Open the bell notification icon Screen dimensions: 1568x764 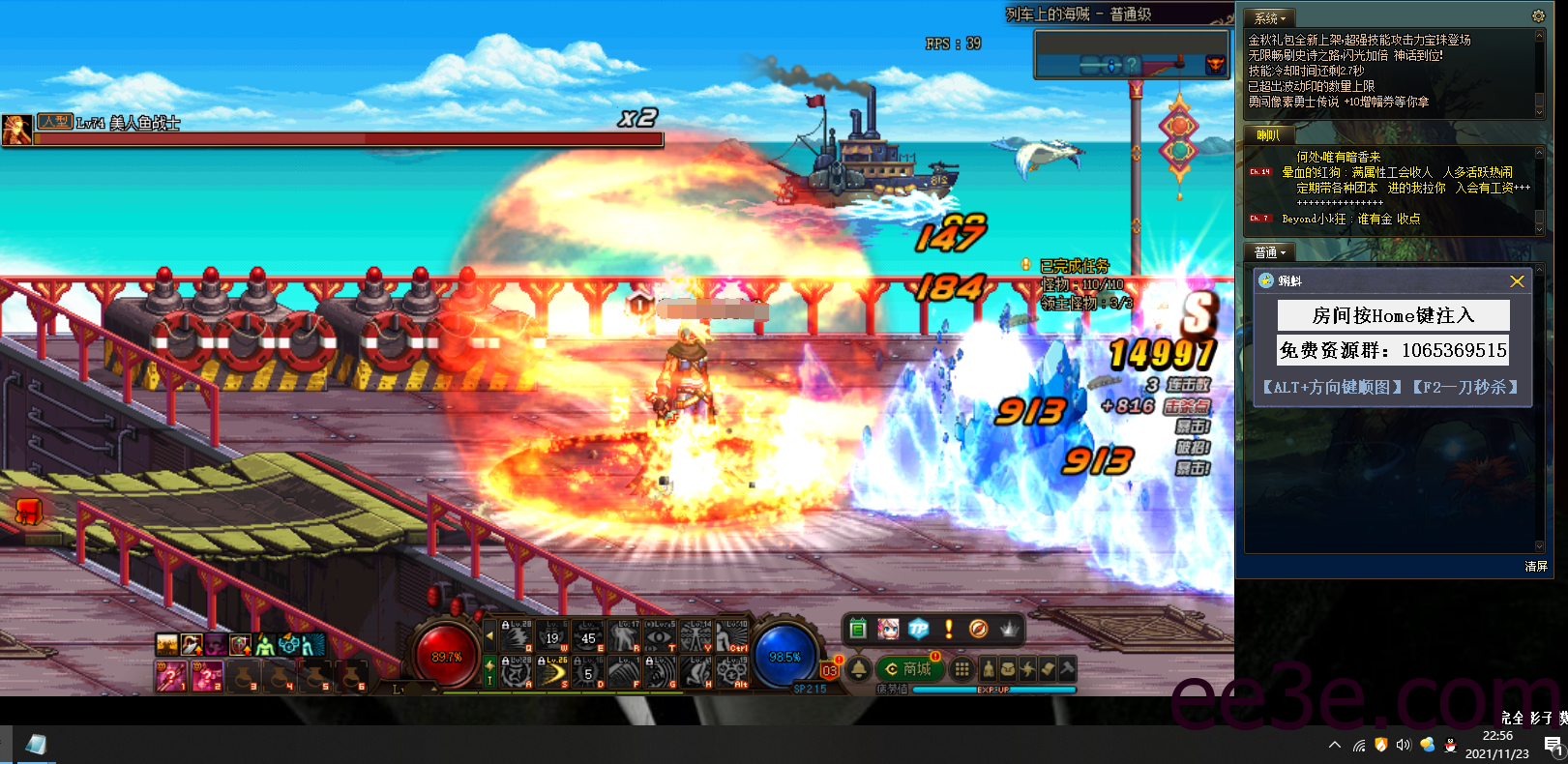[859, 669]
